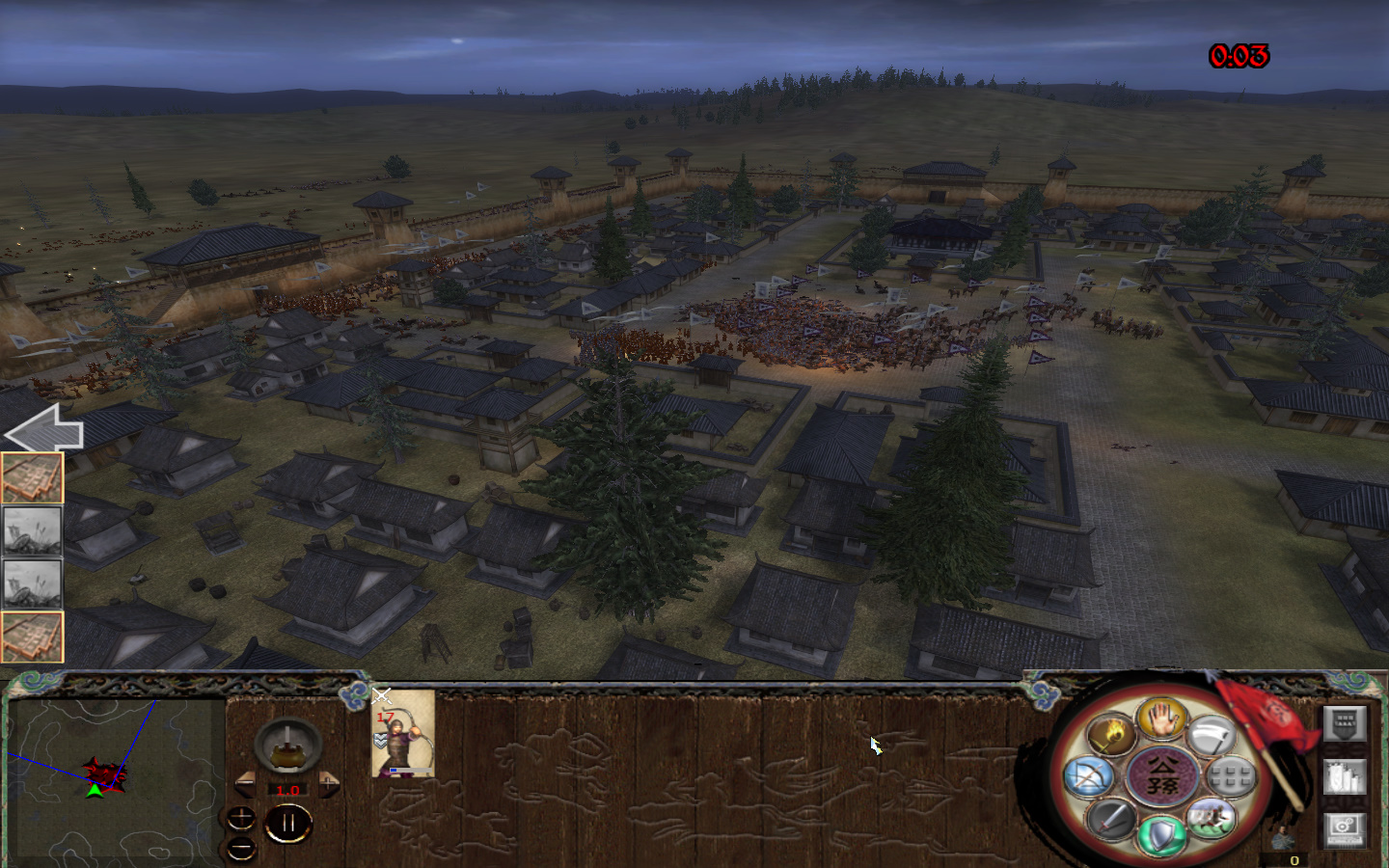
Task: Select the blade special ability icon
Action: 1212,734
